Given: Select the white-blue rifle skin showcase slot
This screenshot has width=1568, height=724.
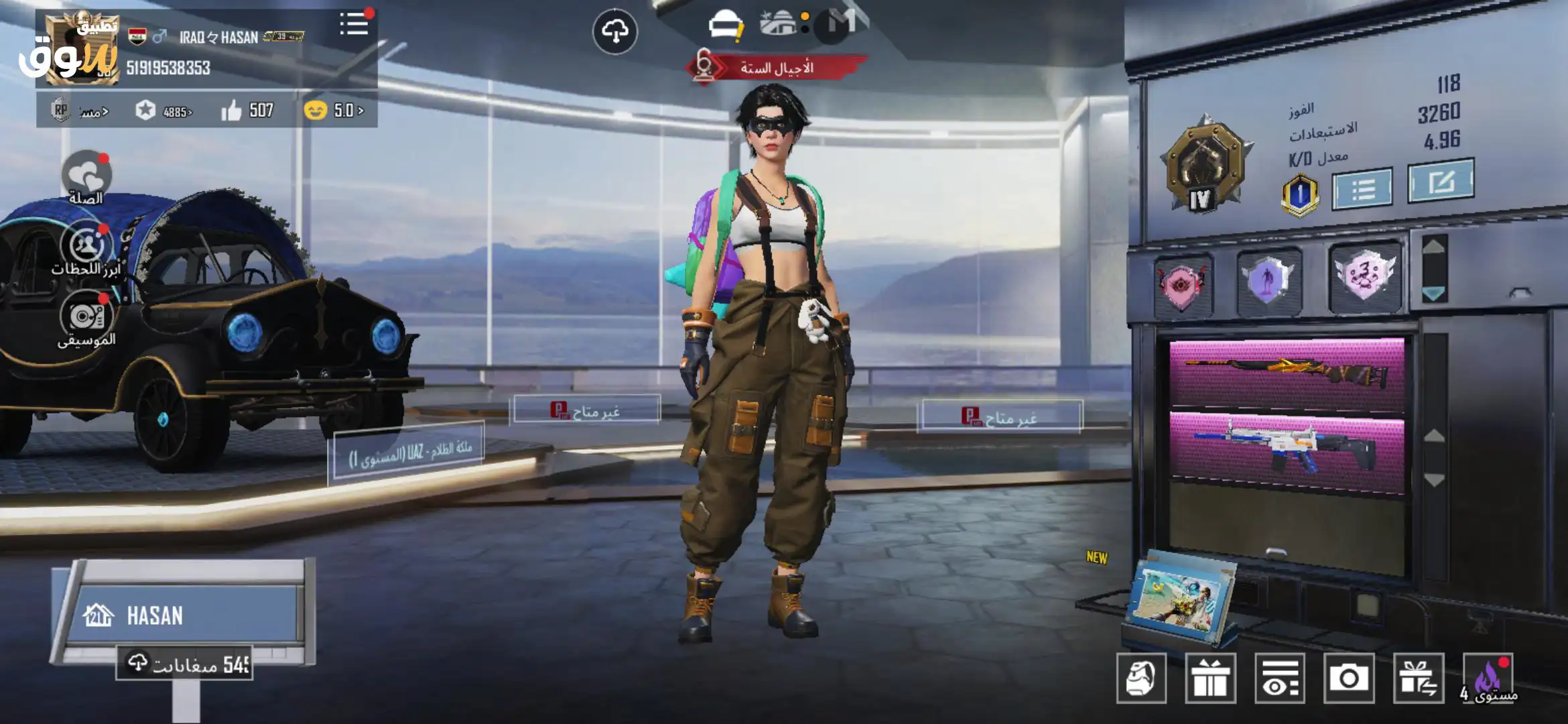Looking at the screenshot, I should [x=1286, y=447].
